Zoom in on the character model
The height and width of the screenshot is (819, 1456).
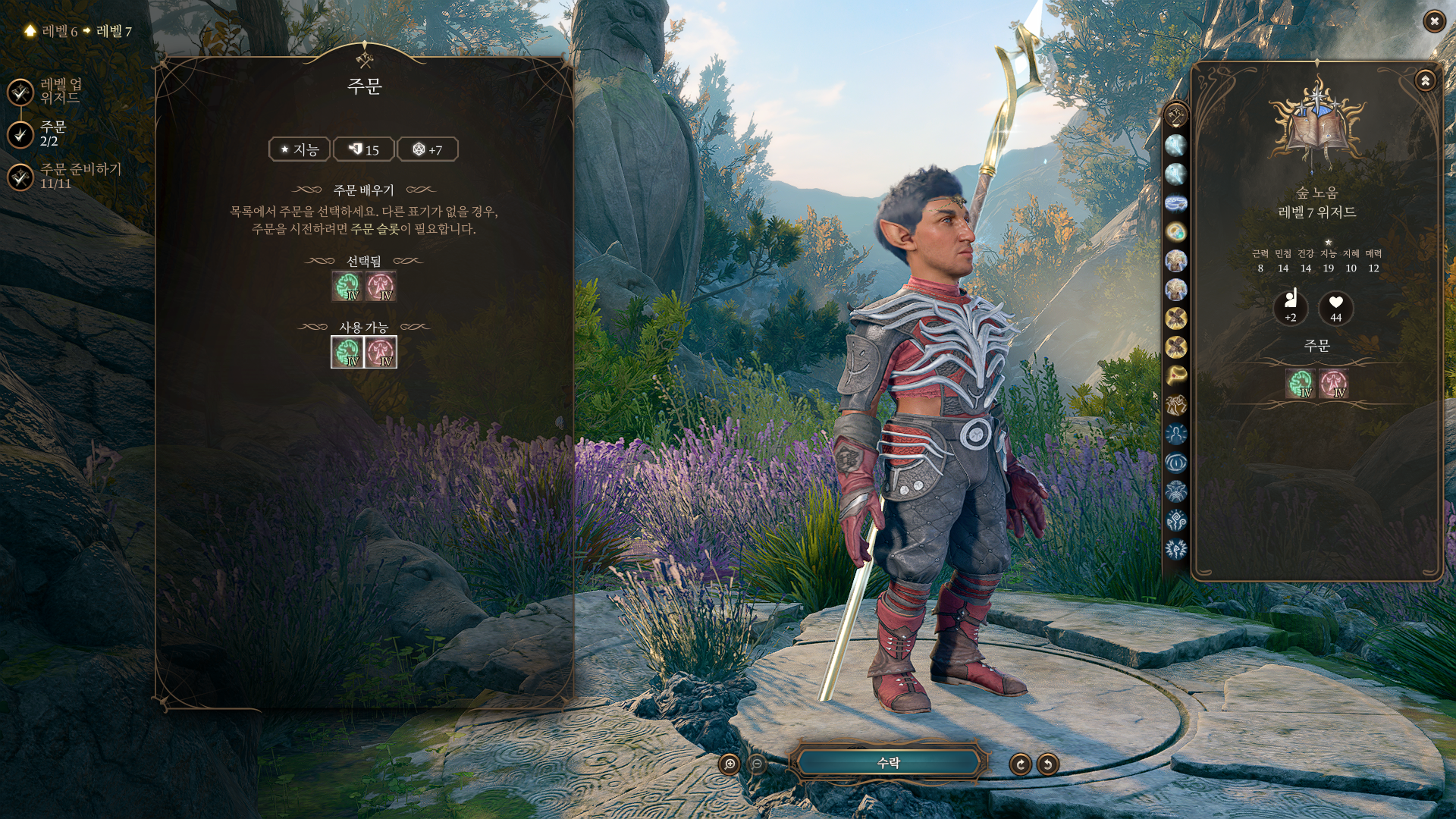coord(730,764)
